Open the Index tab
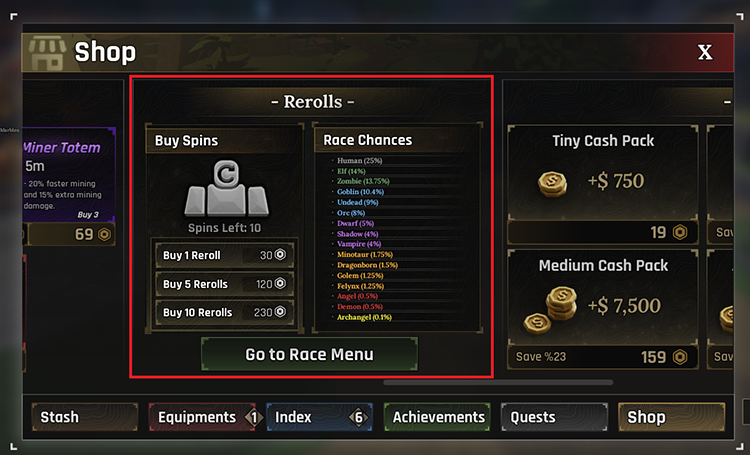 317,417
